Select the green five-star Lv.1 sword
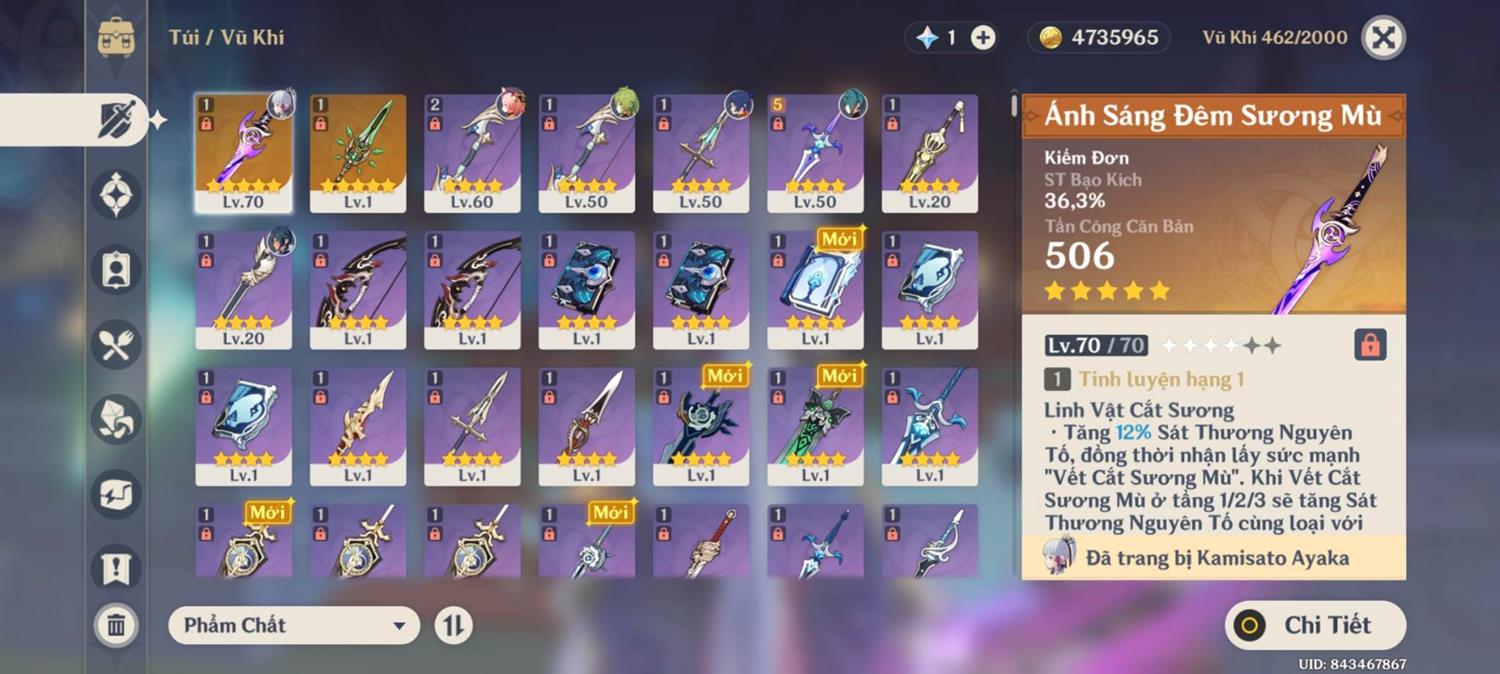 (358, 153)
